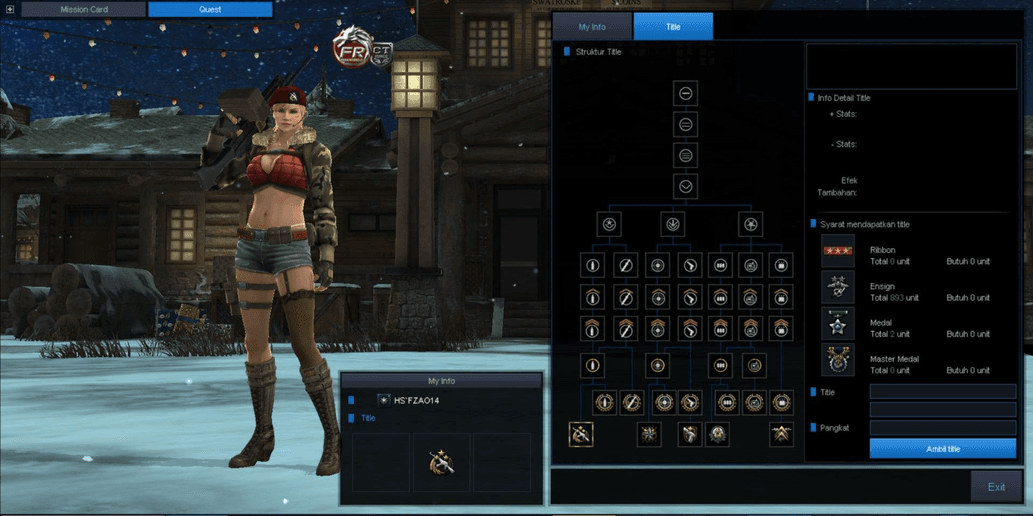Screen dimensions: 1033x516
Task: Select the Title tab
Action: (x=673, y=27)
